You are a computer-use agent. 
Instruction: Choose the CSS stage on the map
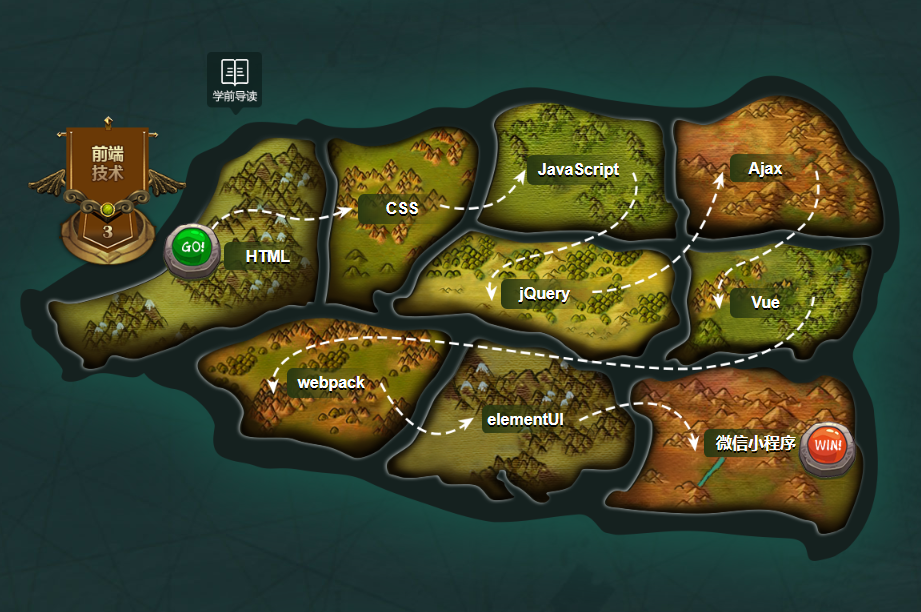coord(401,208)
